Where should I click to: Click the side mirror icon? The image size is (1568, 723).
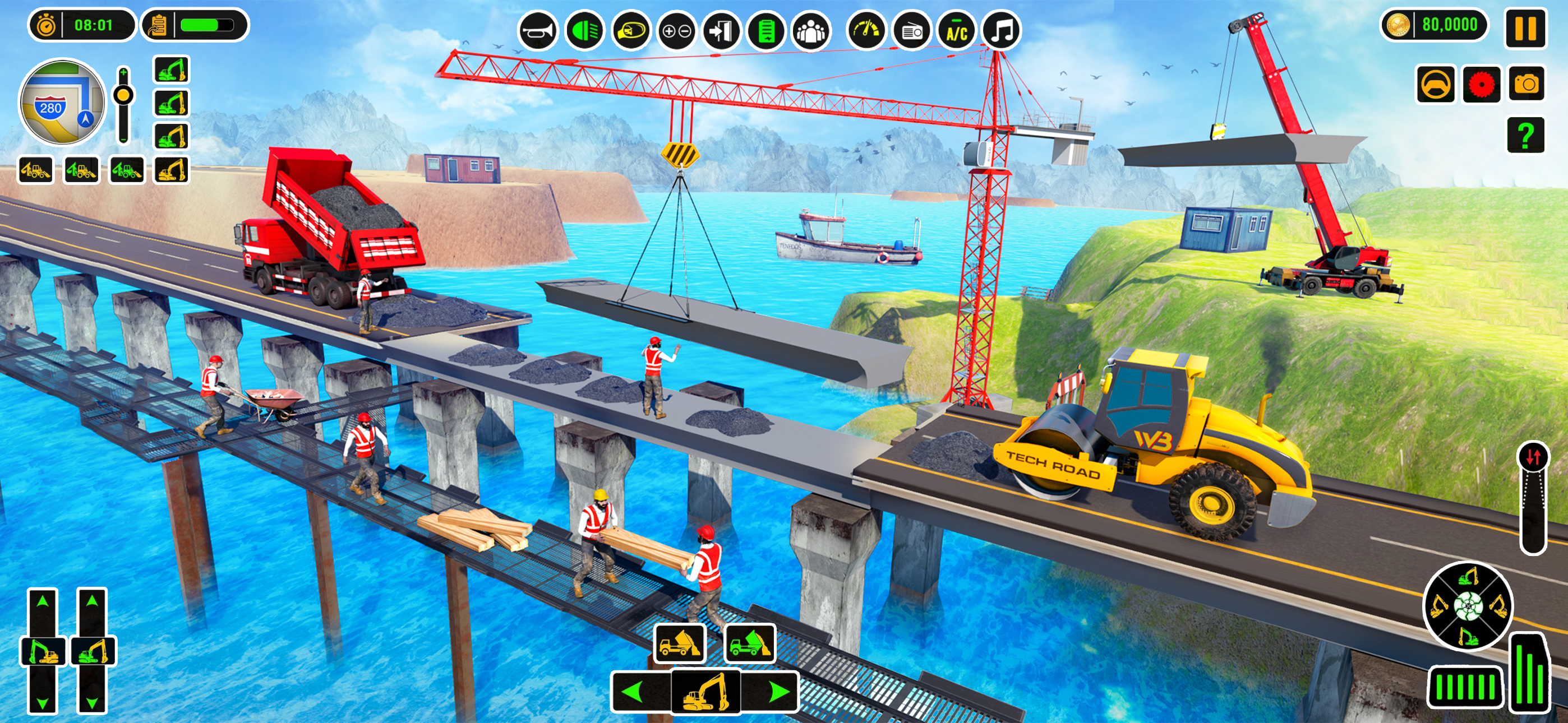630,30
